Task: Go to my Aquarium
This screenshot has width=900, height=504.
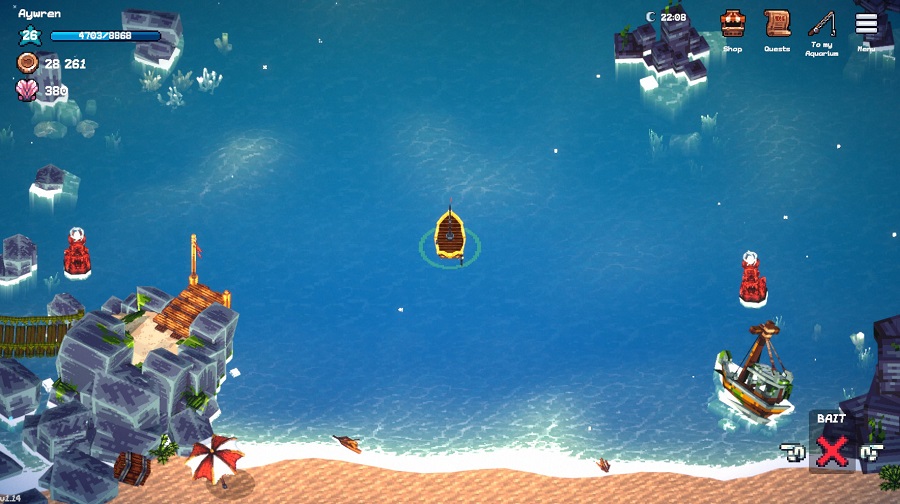Action: tap(822, 25)
